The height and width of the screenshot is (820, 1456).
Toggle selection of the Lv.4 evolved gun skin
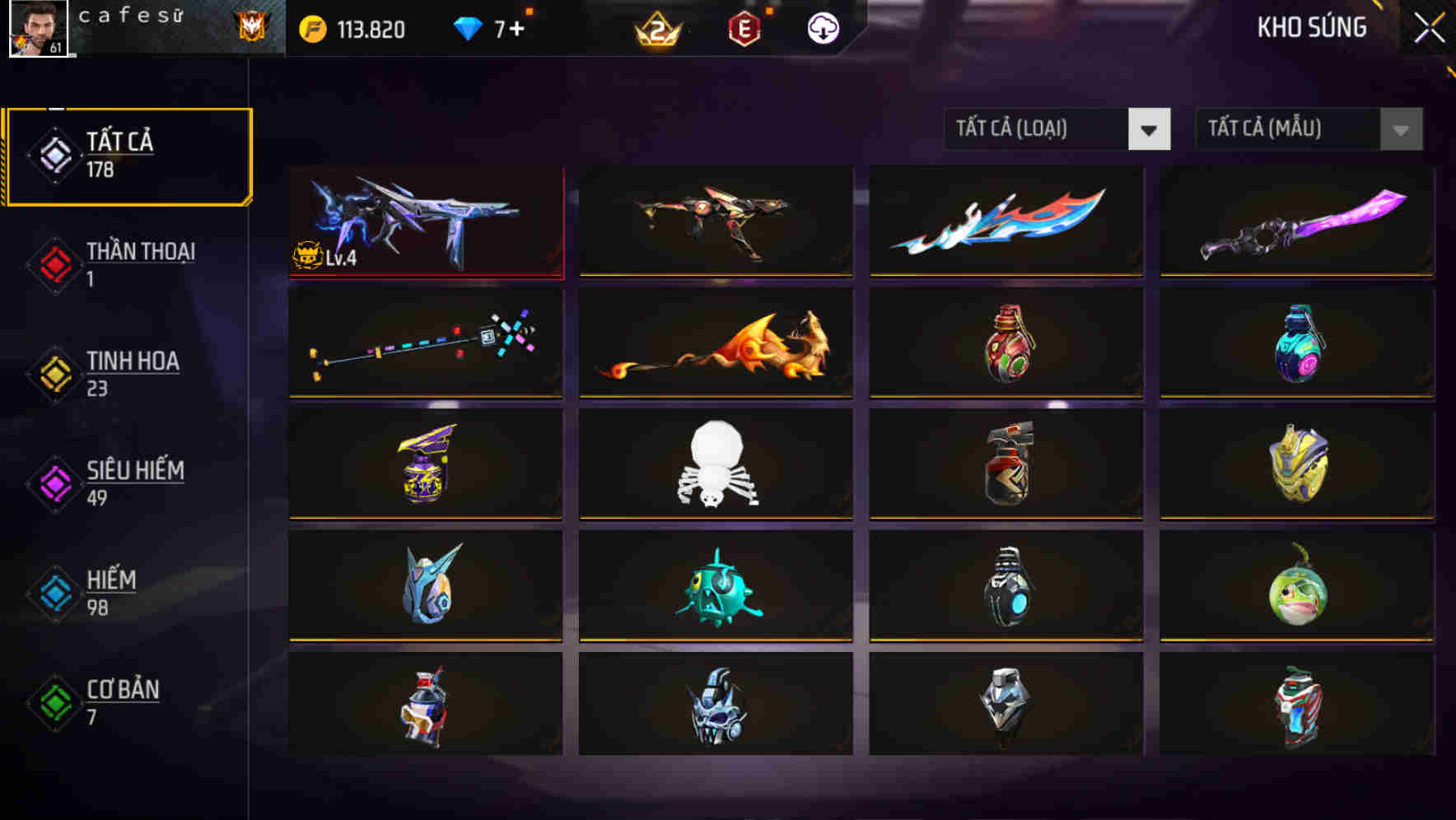pos(426,221)
